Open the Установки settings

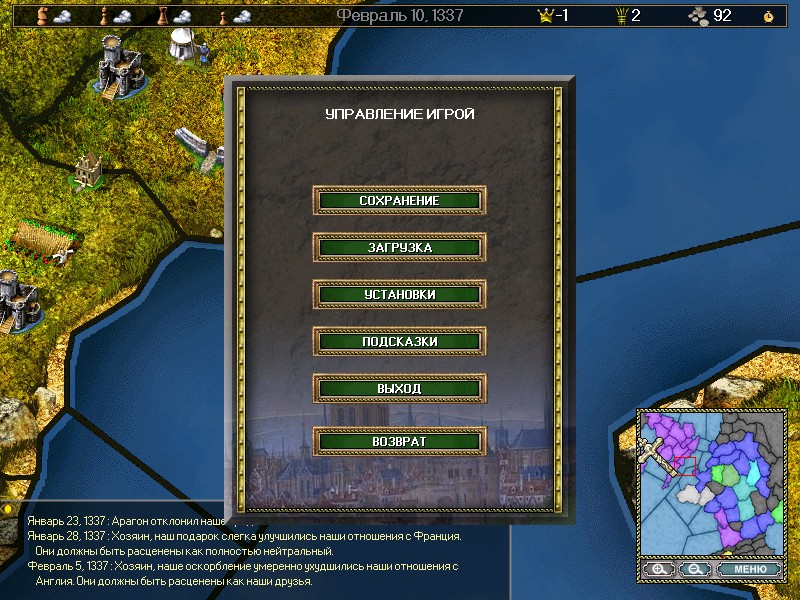pyautogui.click(x=399, y=294)
